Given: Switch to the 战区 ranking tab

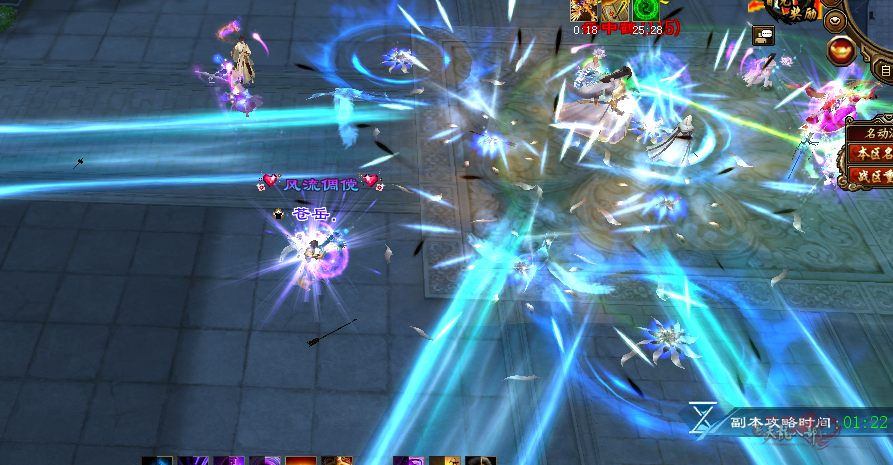Looking at the screenshot, I should (870, 175).
